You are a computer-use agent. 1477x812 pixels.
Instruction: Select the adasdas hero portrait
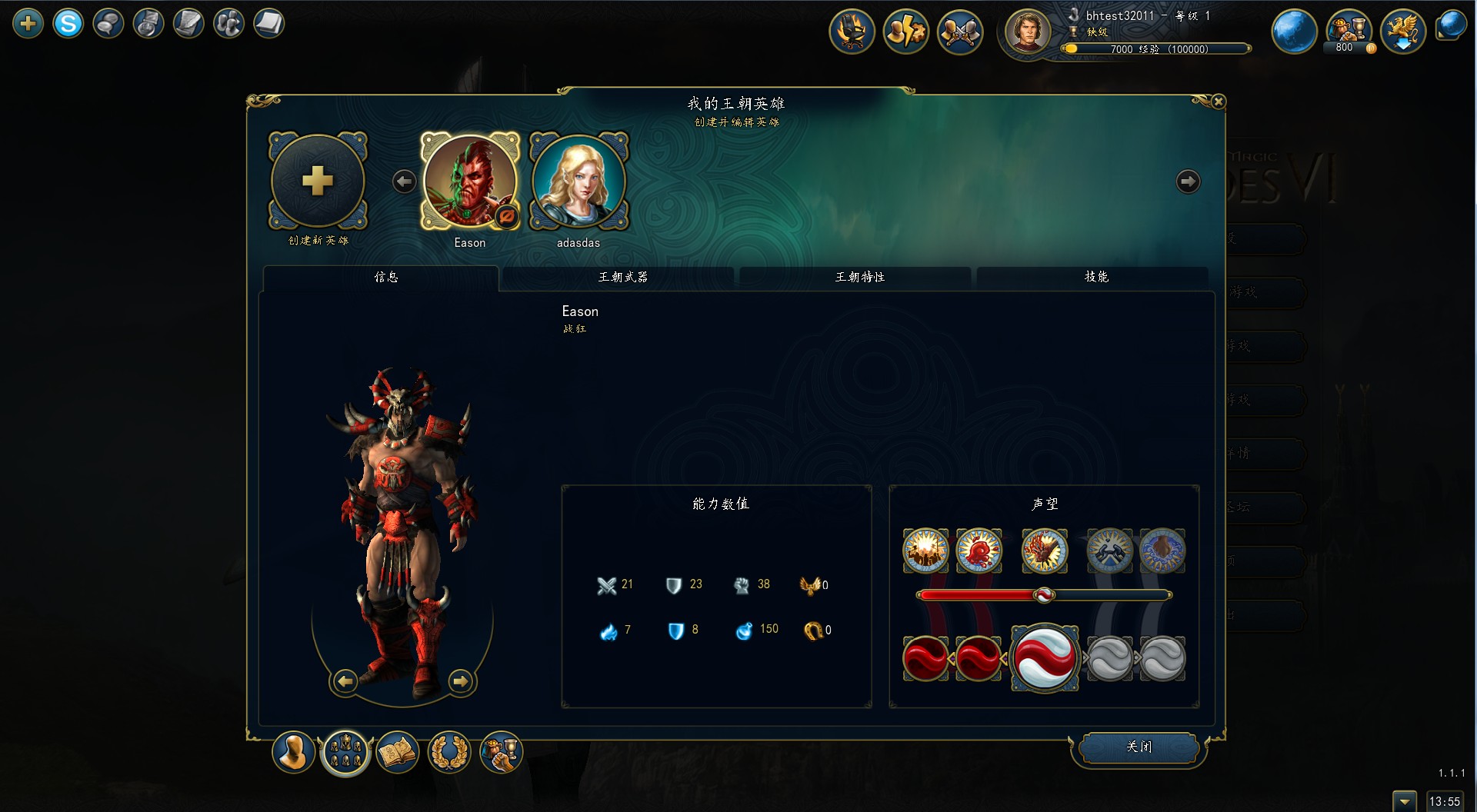(578, 181)
